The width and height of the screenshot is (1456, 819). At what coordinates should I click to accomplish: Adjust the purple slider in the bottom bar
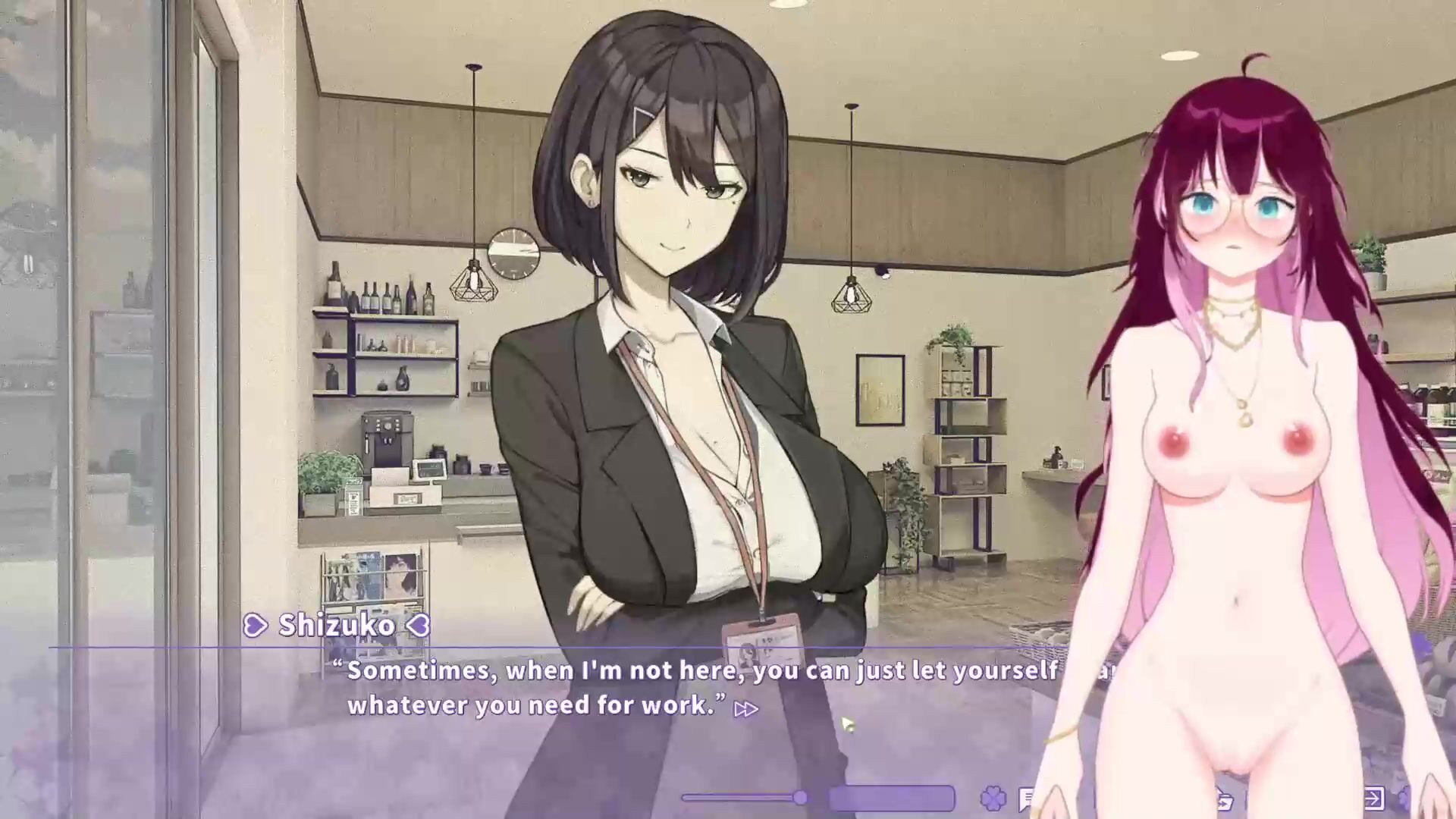(800, 798)
